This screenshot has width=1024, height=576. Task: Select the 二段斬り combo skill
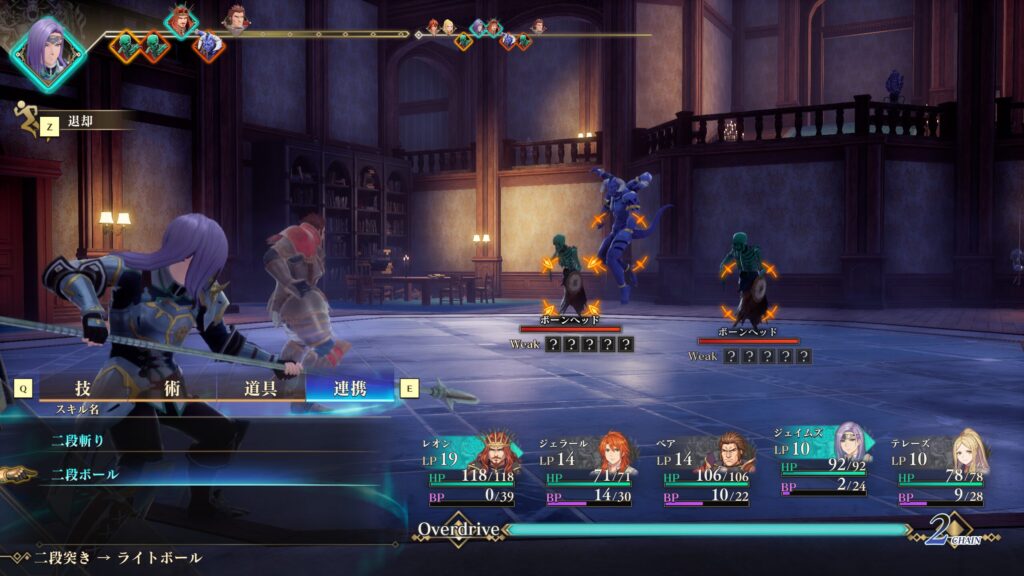tap(78, 439)
